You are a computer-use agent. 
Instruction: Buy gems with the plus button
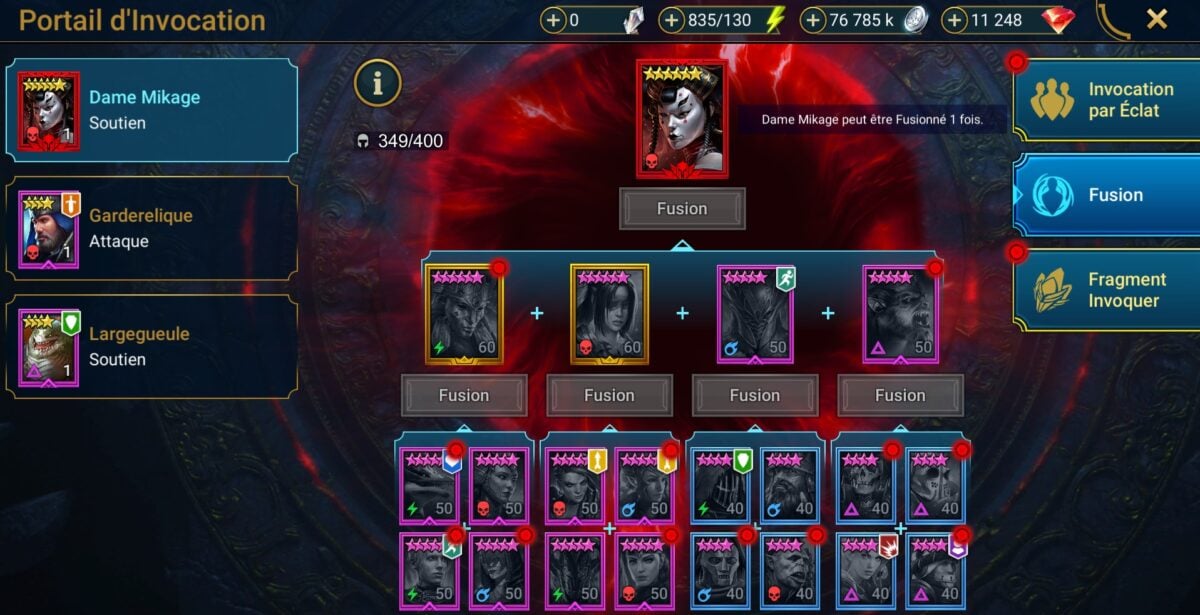955,20
